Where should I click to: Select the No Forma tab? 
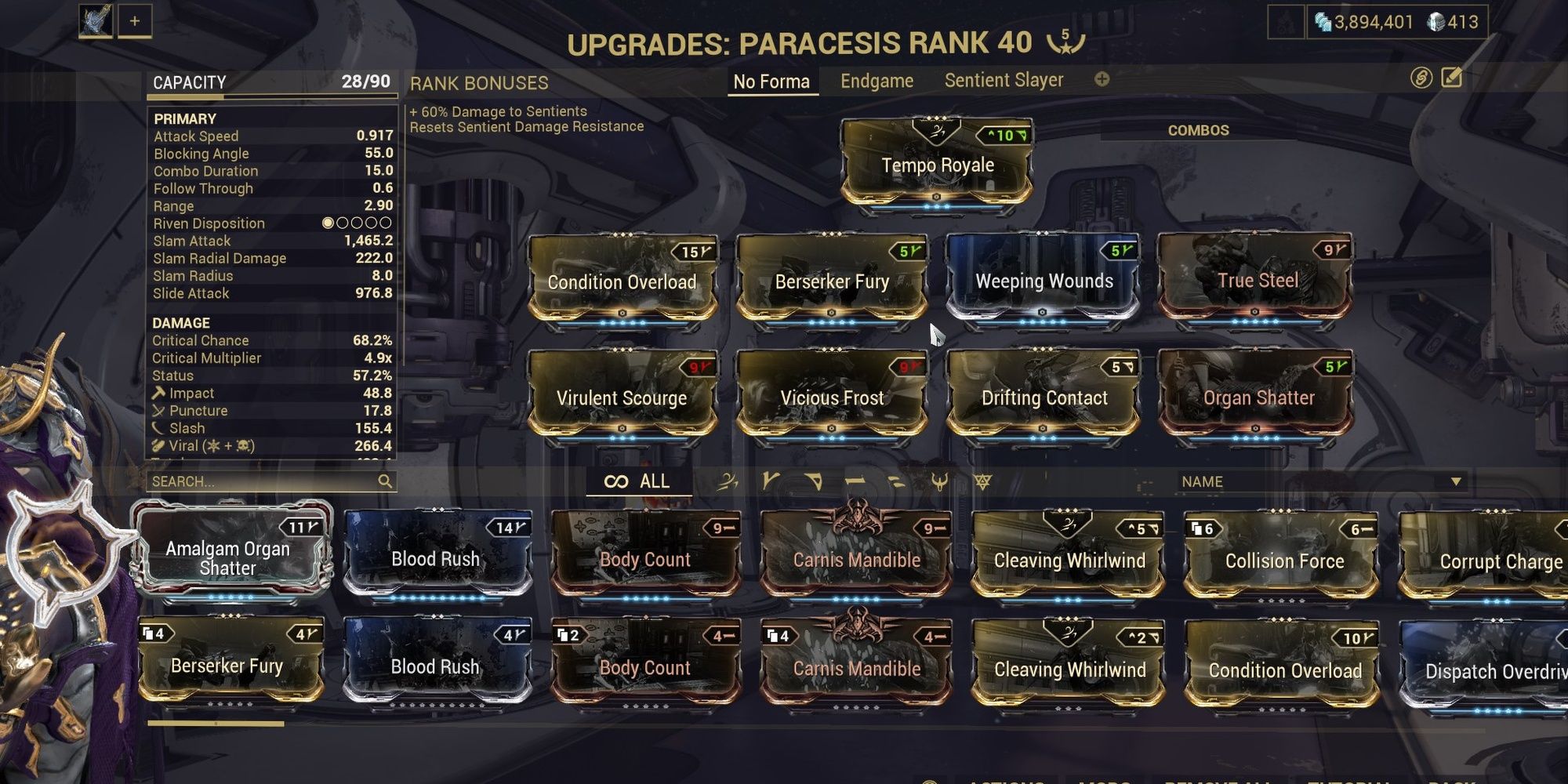(772, 81)
